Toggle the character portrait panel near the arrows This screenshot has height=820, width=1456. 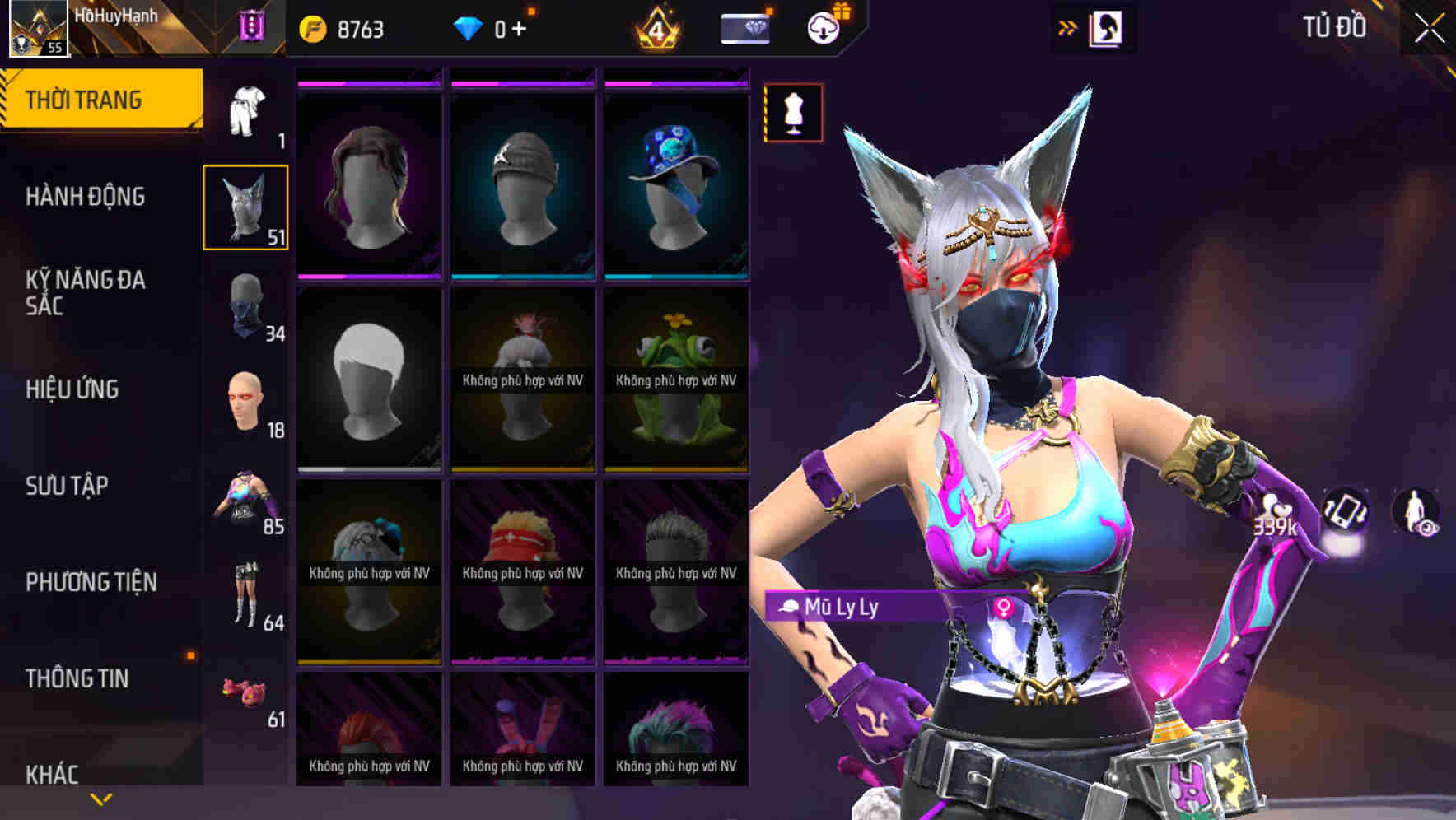coord(1108,26)
